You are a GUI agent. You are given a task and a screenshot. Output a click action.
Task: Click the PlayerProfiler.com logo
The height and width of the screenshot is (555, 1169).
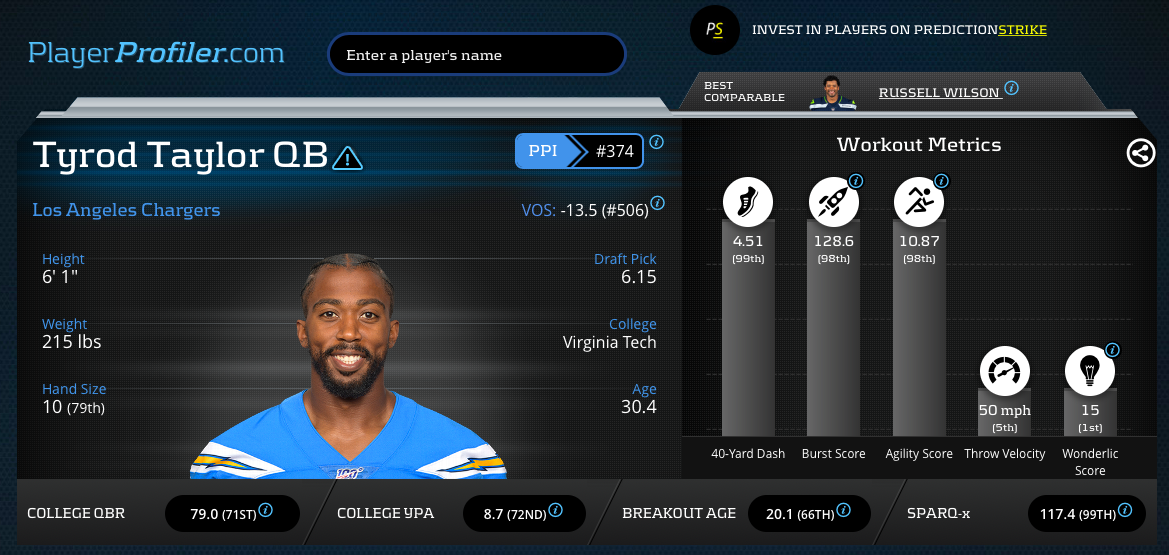[156, 53]
